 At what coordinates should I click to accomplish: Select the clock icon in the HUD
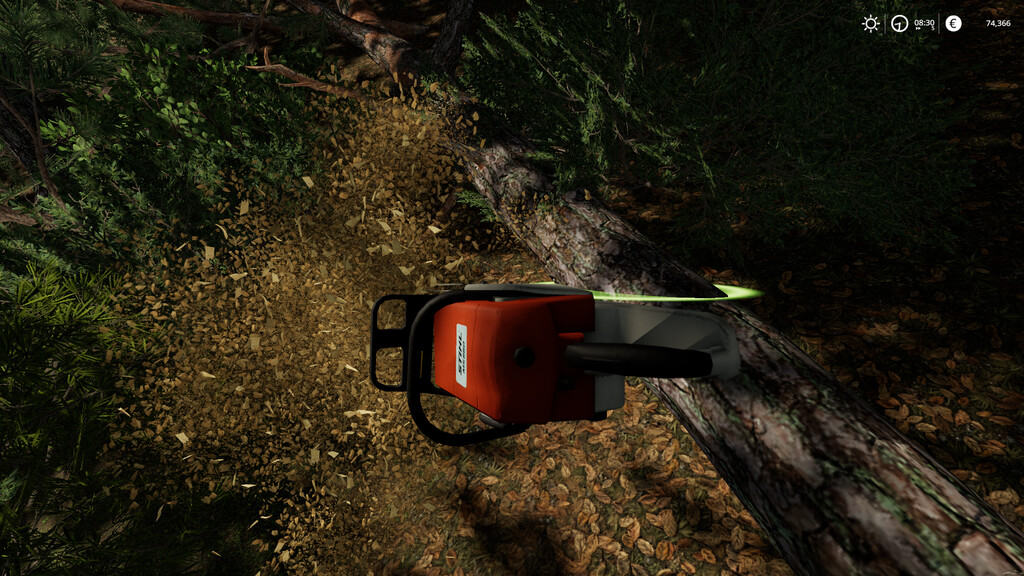(900, 23)
